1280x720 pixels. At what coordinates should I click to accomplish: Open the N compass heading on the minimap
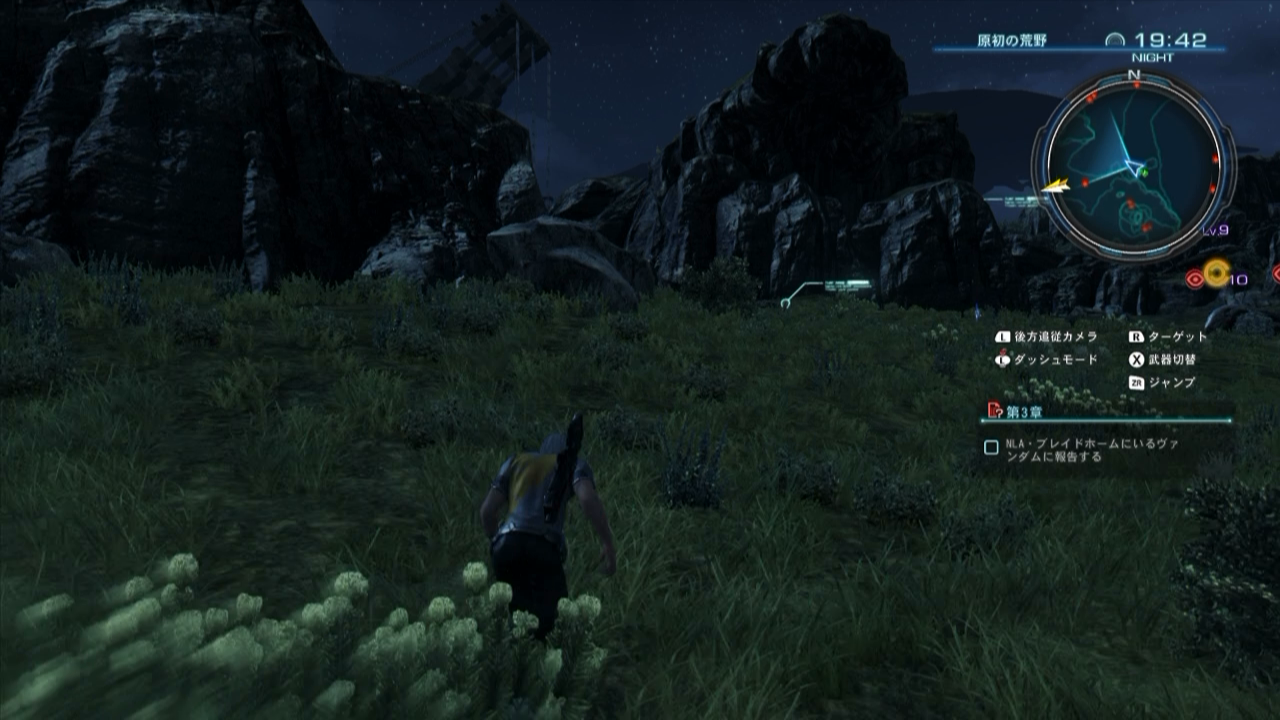click(x=1132, y=74)
